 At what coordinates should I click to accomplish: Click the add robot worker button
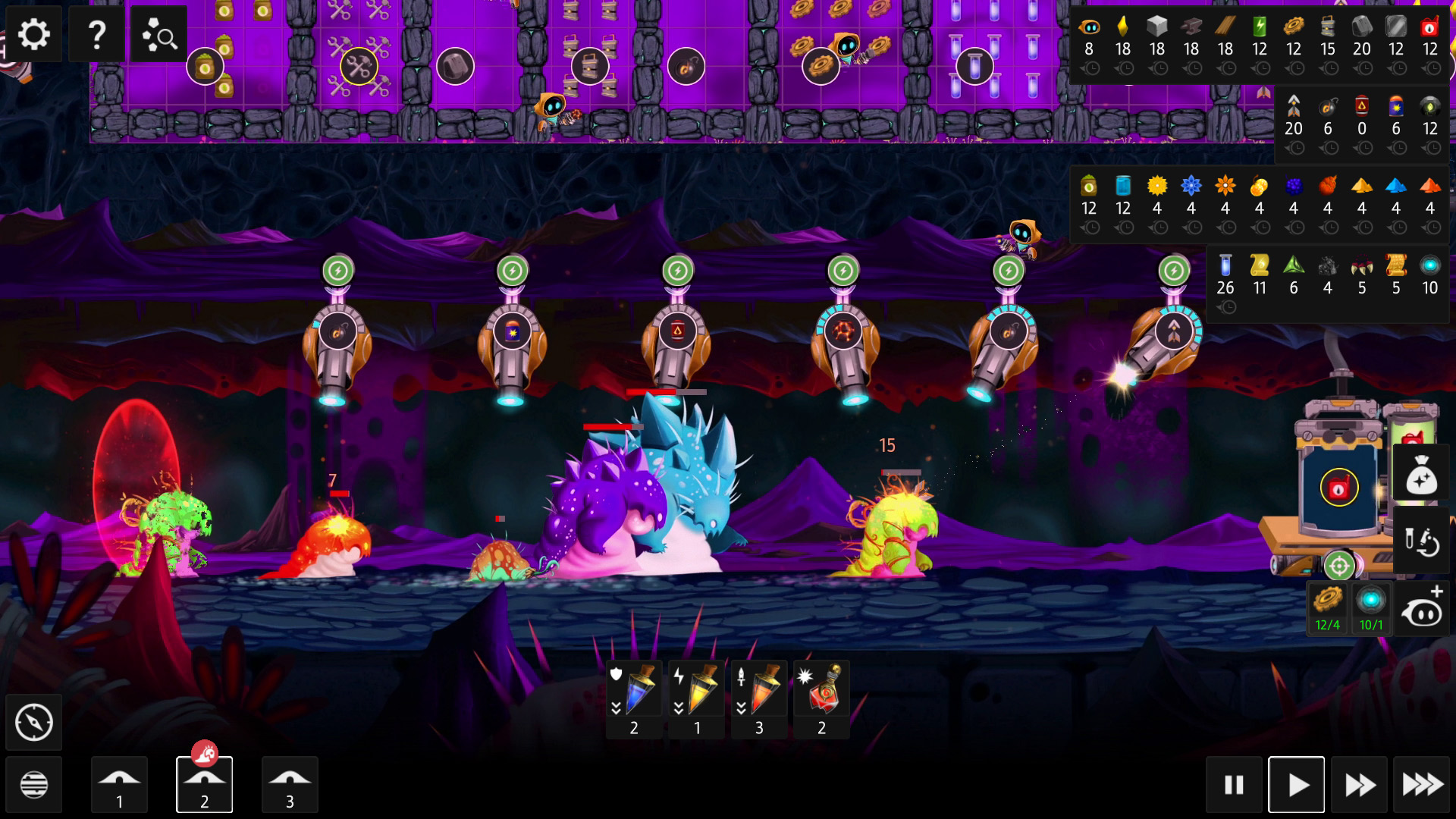pos(1421,608)
